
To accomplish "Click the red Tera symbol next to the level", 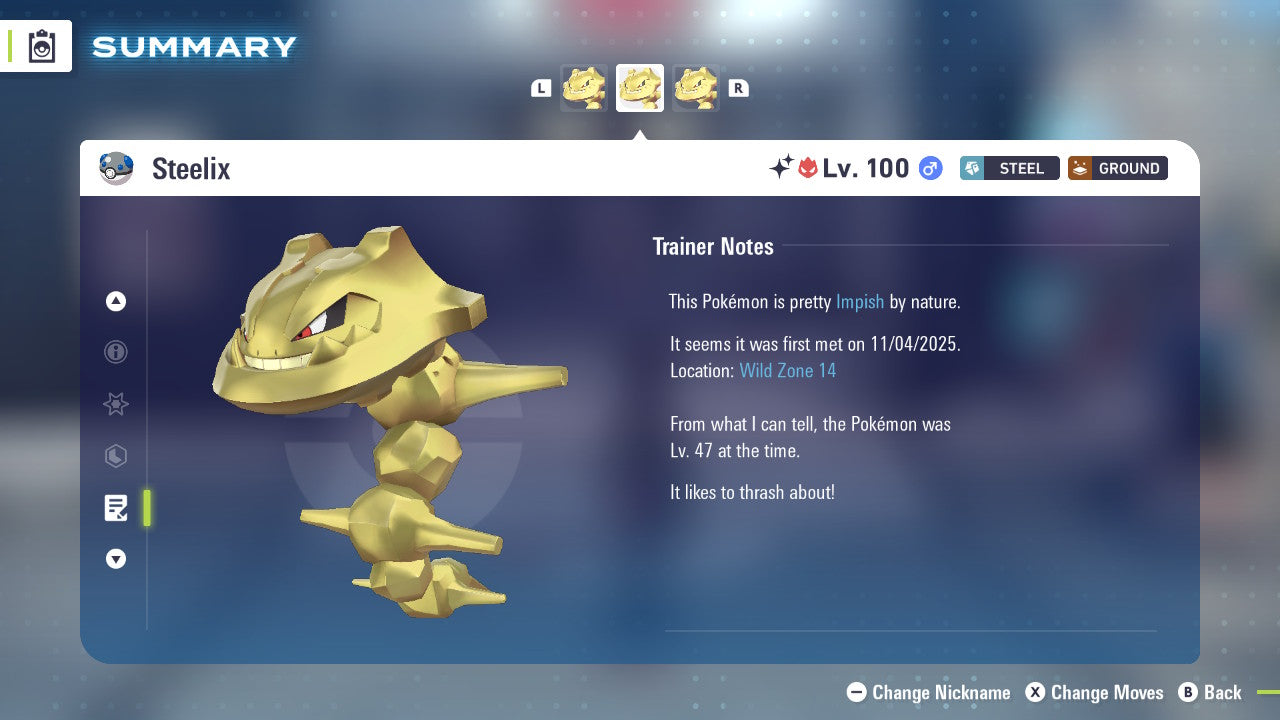I will tap(809, 168).
